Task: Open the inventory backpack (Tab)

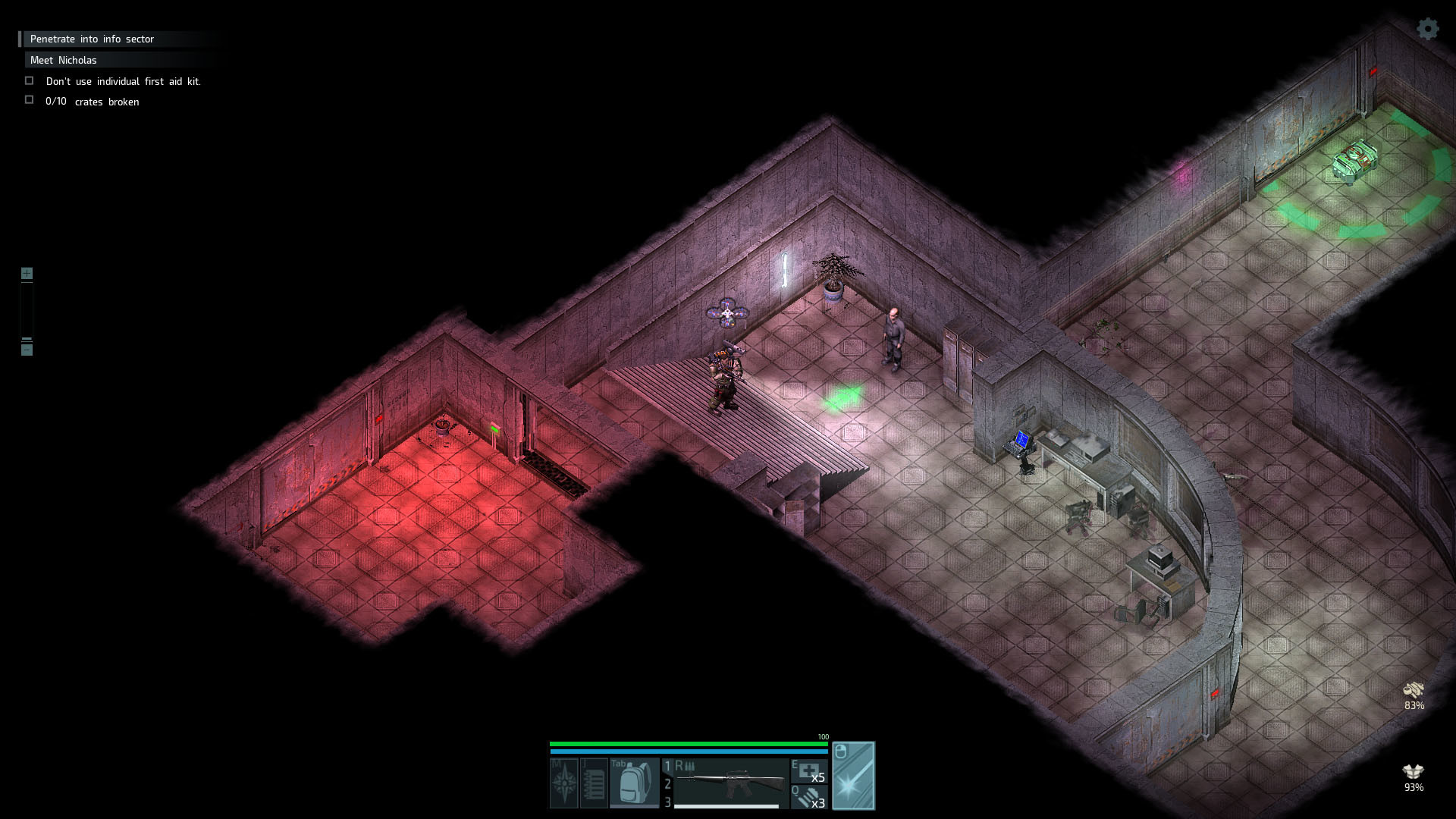Action: pos(635,781)
